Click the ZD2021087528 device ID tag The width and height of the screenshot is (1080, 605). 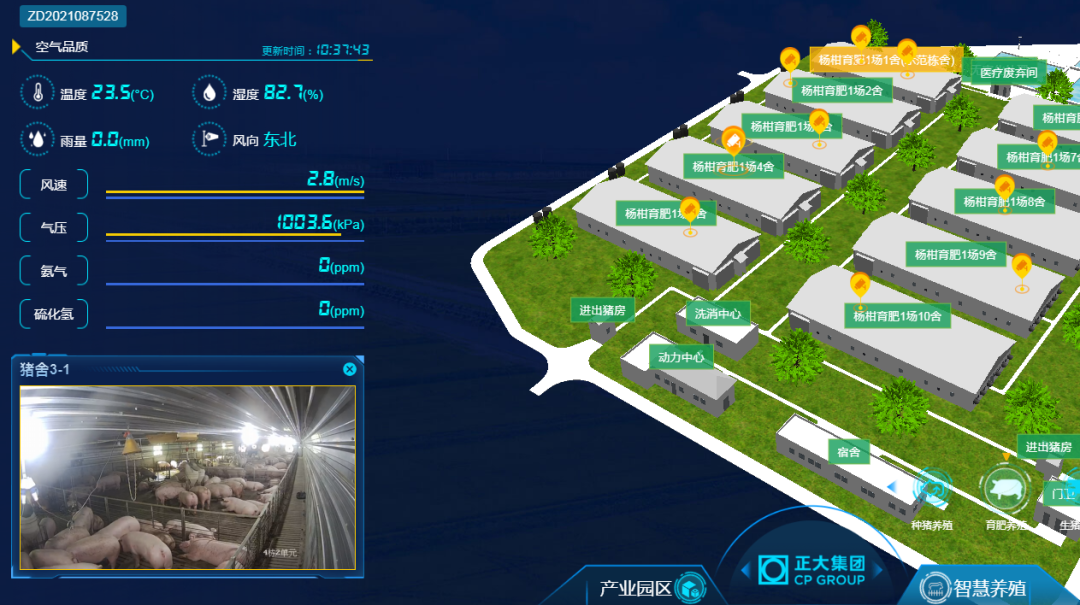pyautogui.click(x=73, y=16)
